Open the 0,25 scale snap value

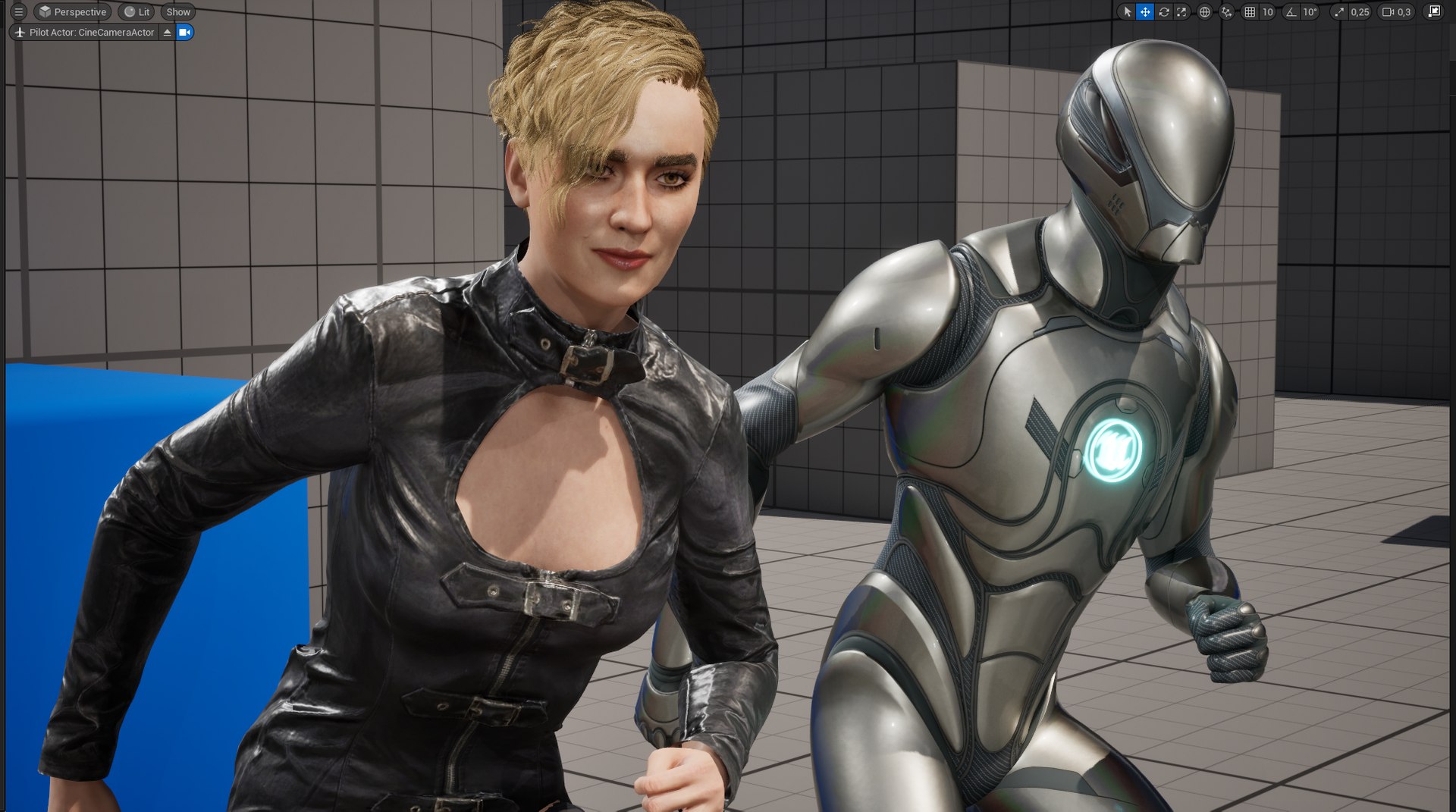click(1360, 12)
